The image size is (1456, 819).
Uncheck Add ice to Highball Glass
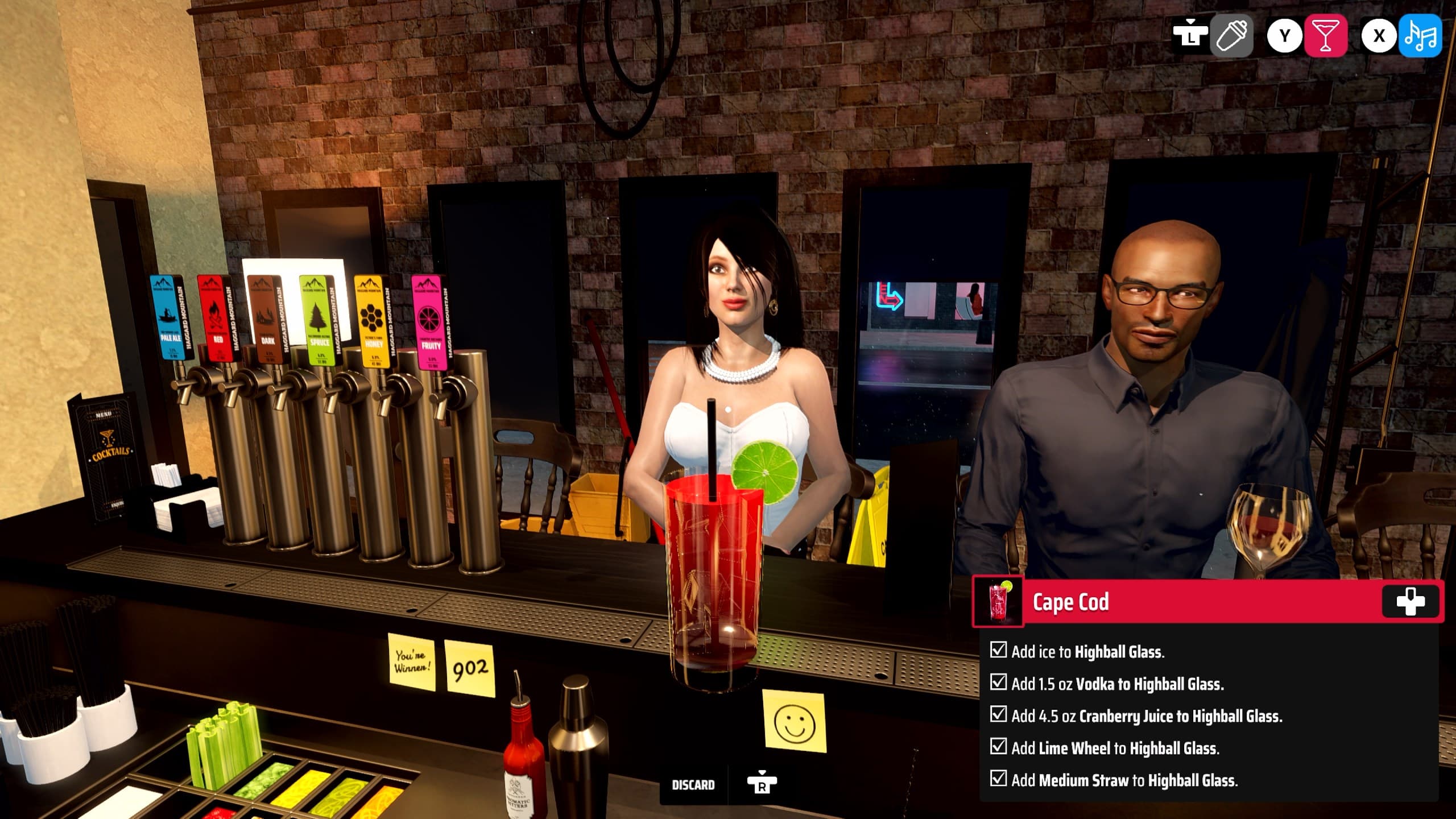coord(1000,652)
